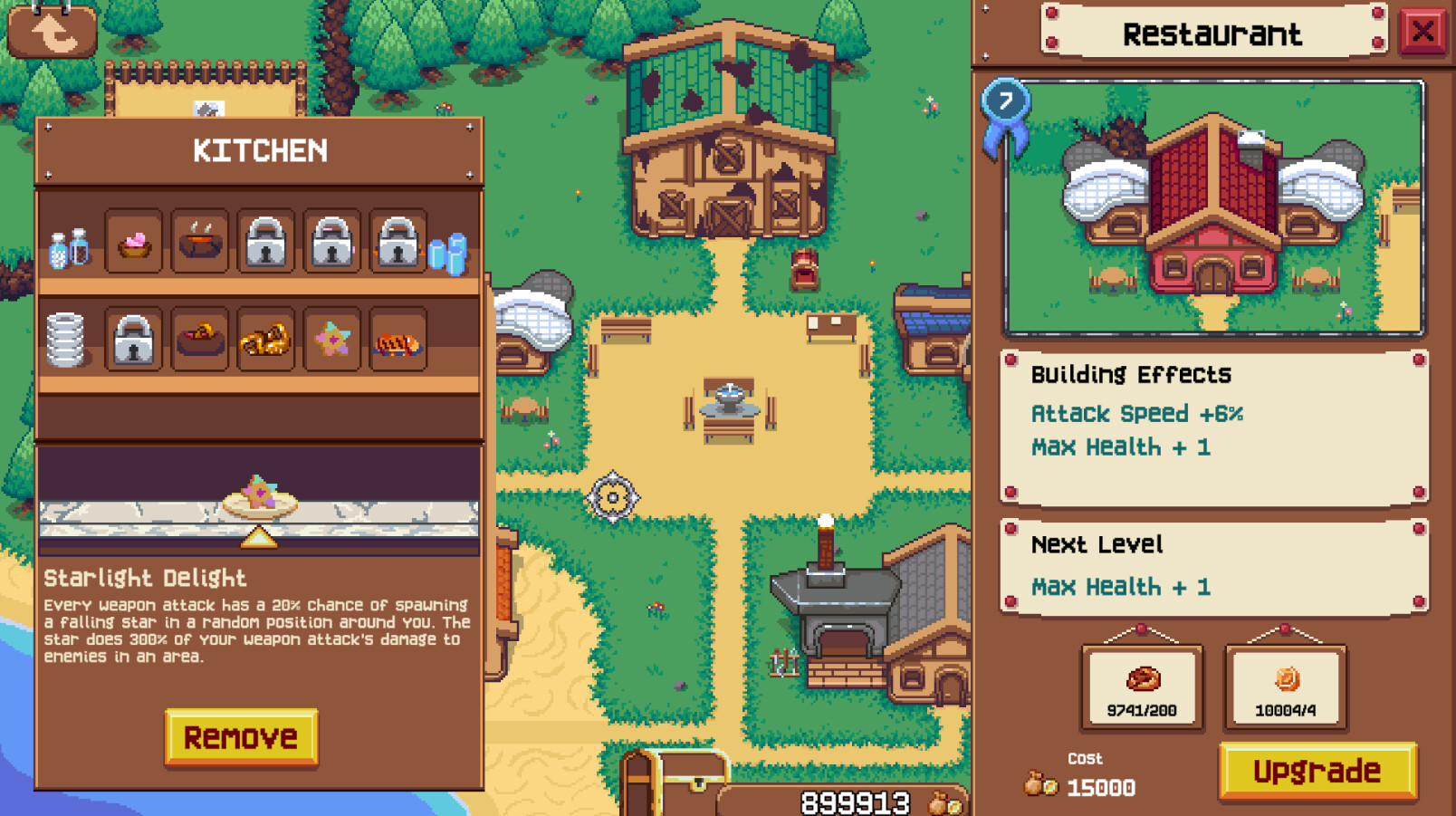
Task: Click the coin bag next to the 899913 counter
Action: coord(942,801)
